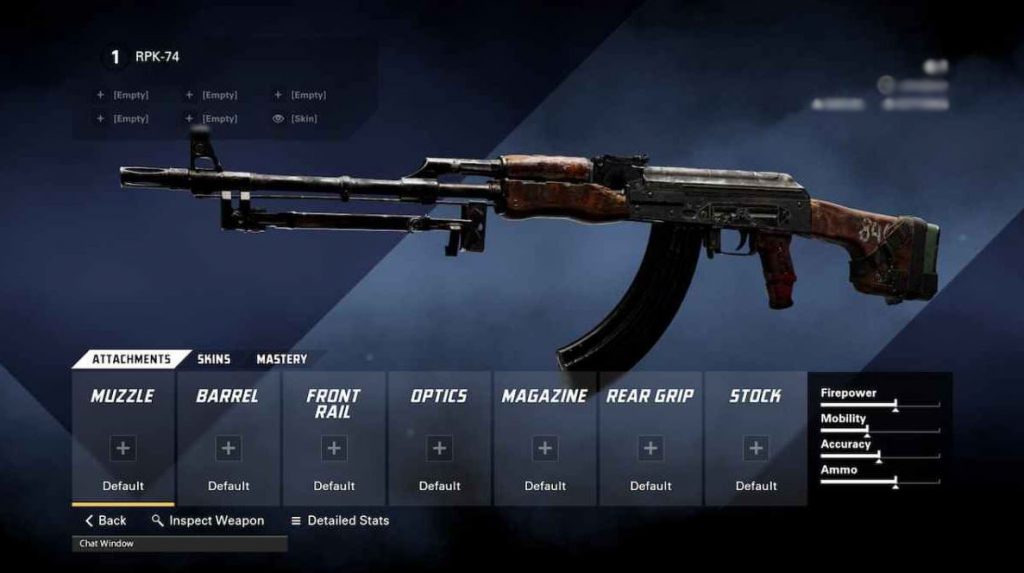The height and width of the screenshot is (573, 1024).
Task: Add an Optics attachment
Action: (439, 448)
